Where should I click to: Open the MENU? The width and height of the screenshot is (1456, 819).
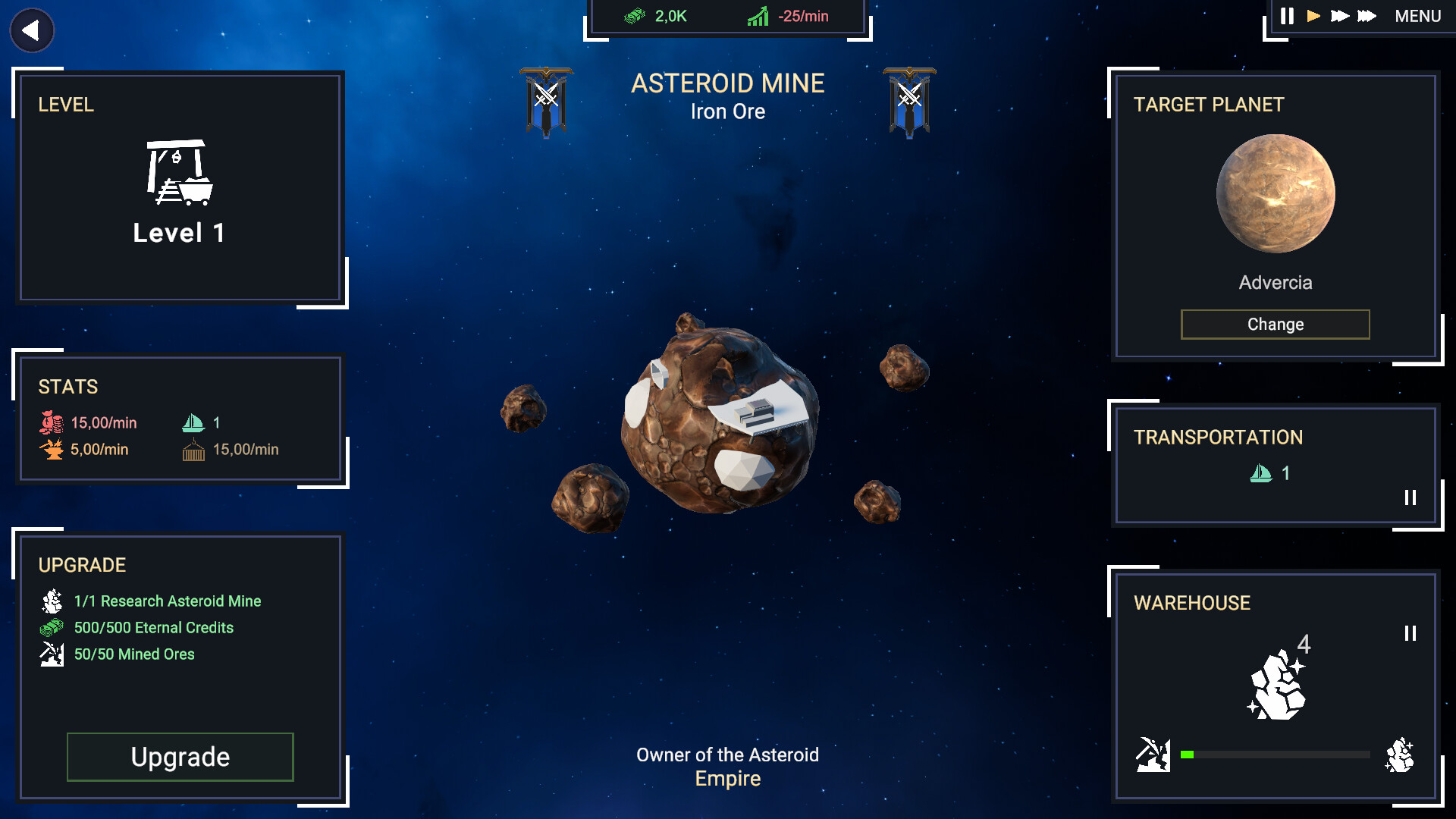[1417, 15]
